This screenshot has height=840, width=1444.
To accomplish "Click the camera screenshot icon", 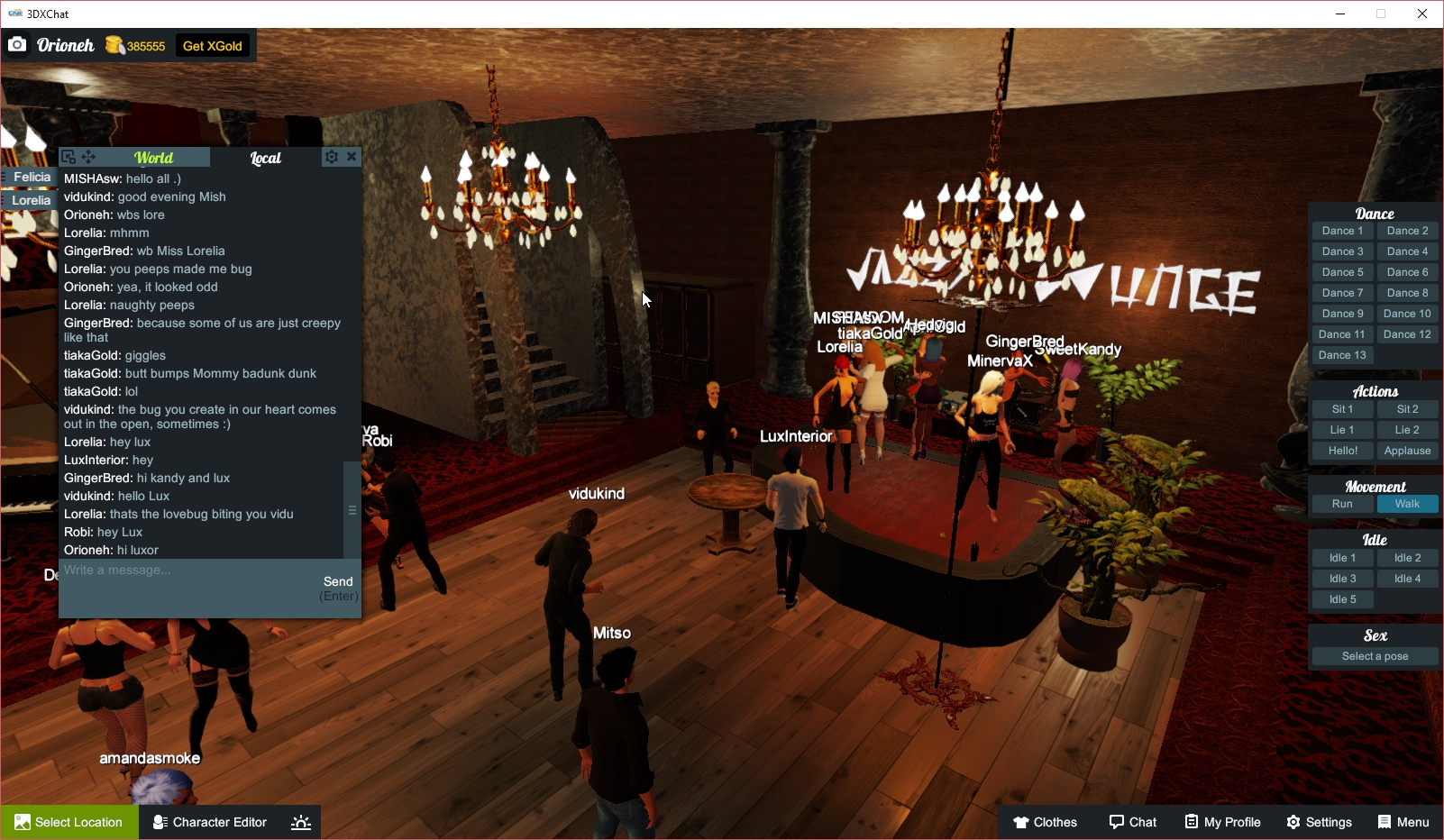I will (x=17, y=44).
